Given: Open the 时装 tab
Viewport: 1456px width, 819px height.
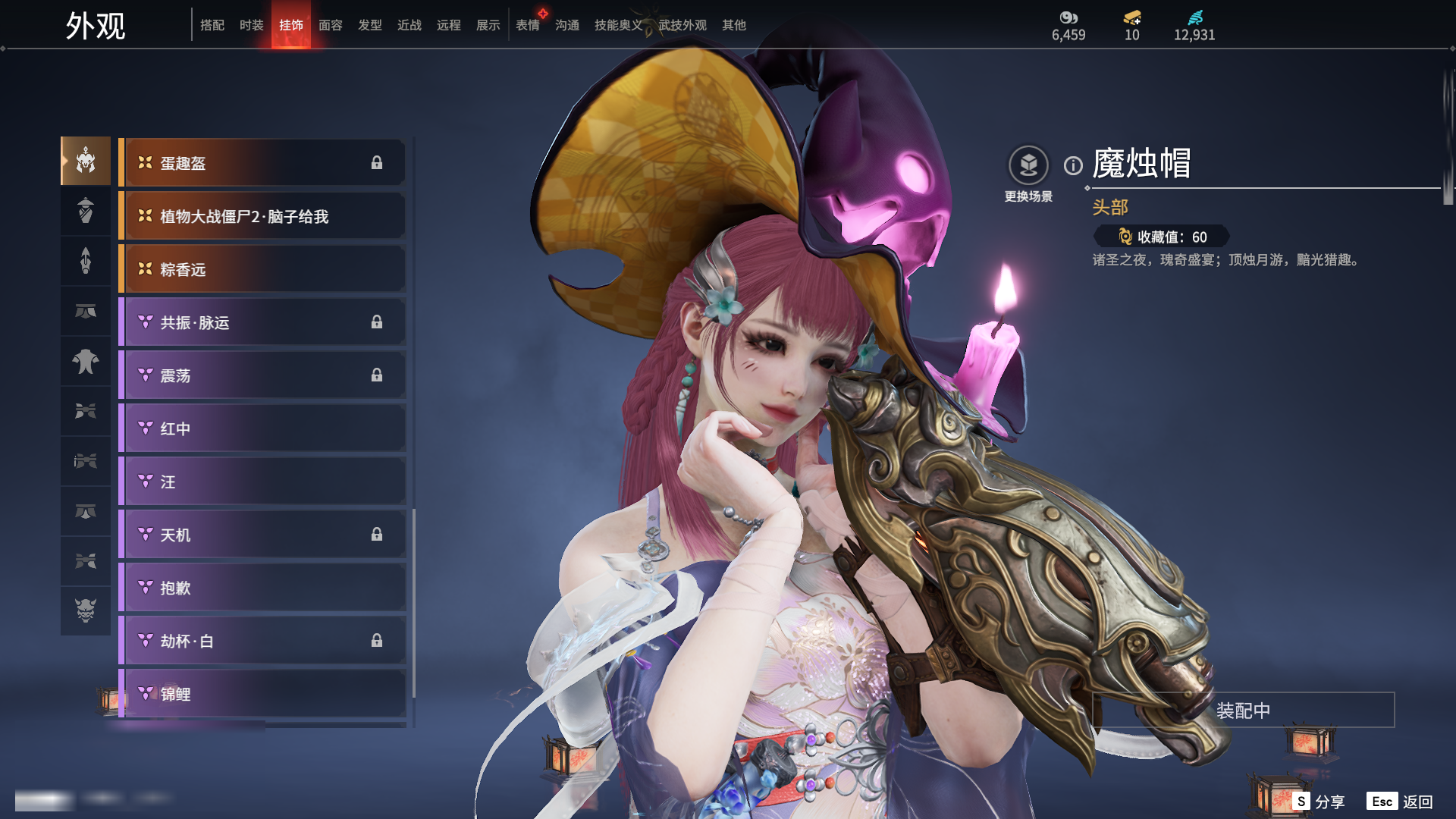Looking at the screenshot, I should [x=251, y=25].
